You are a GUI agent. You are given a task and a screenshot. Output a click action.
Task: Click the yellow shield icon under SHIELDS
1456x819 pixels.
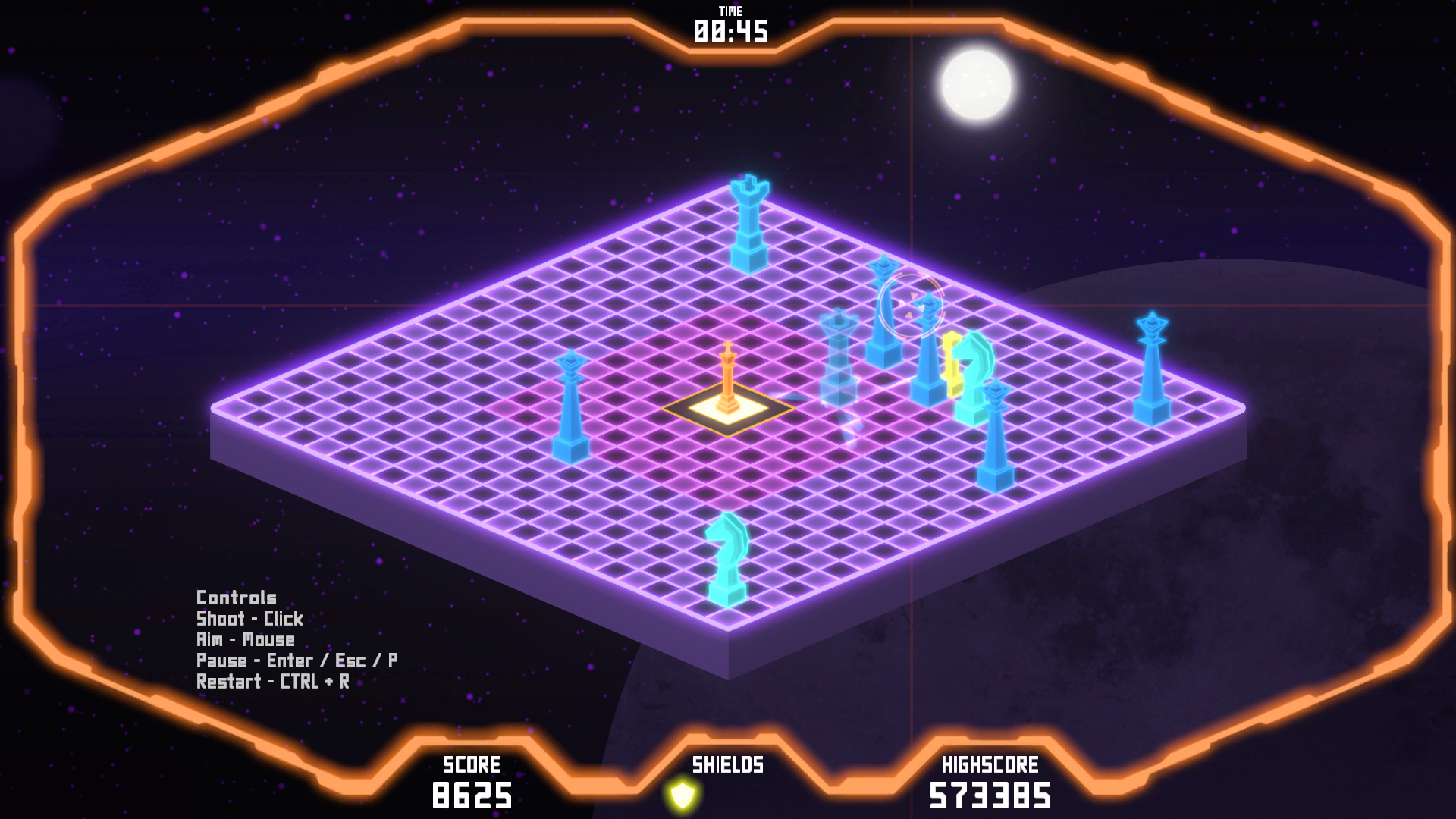tap(683, 793)
